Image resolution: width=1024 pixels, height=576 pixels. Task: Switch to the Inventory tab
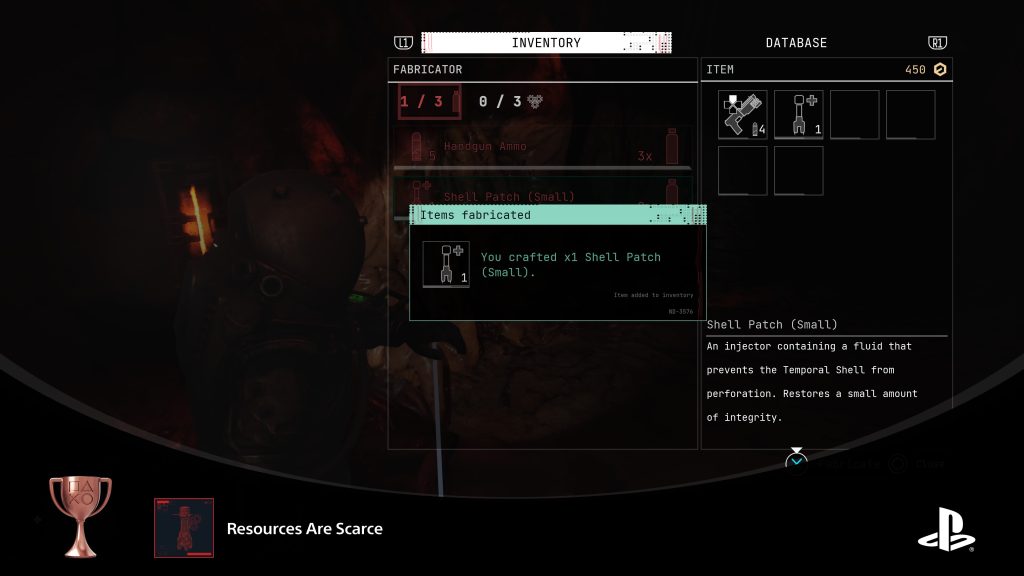(545, 43)
